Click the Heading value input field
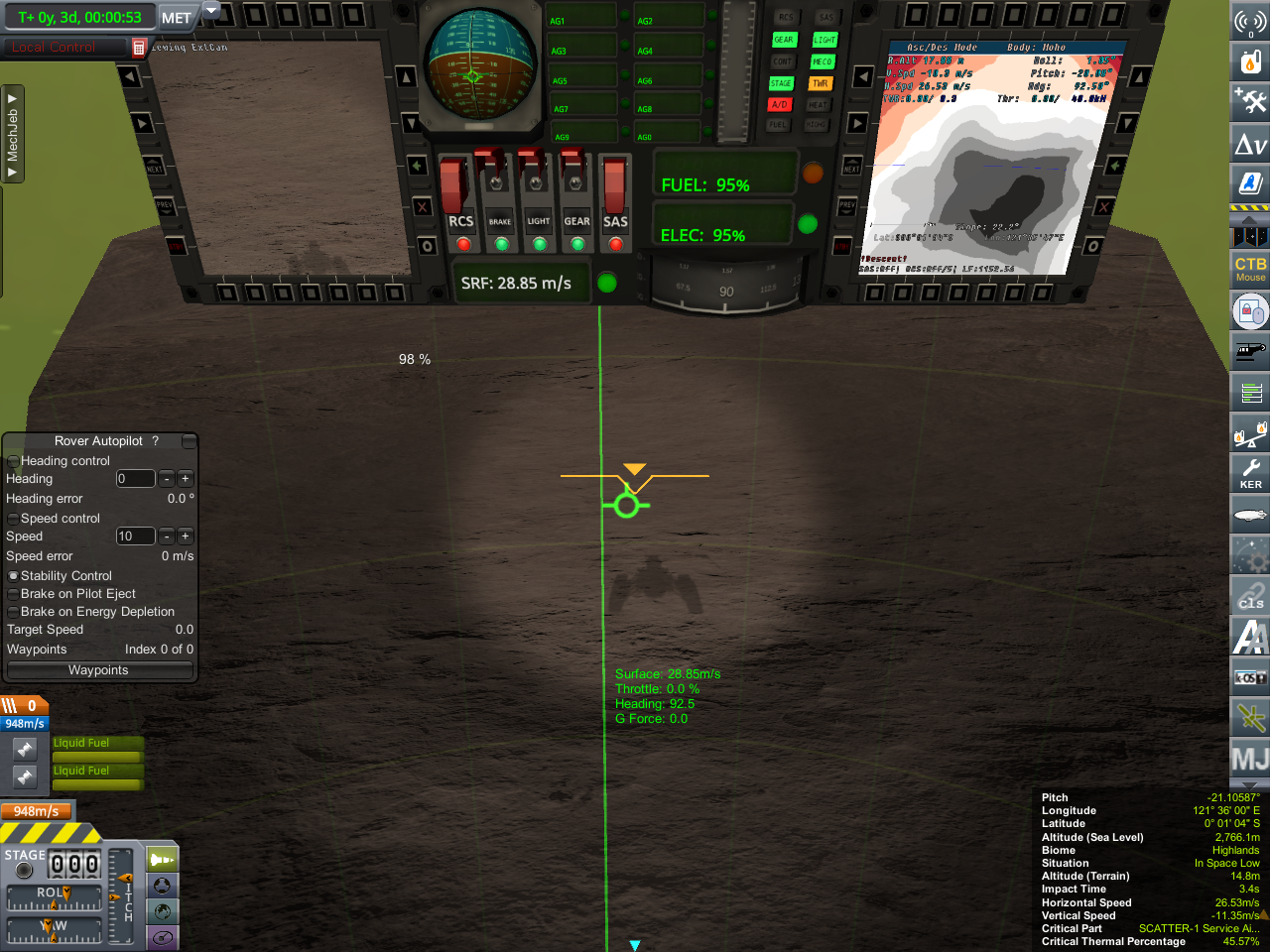Viewport: 1270px width, 952px height. pos(135,479)
